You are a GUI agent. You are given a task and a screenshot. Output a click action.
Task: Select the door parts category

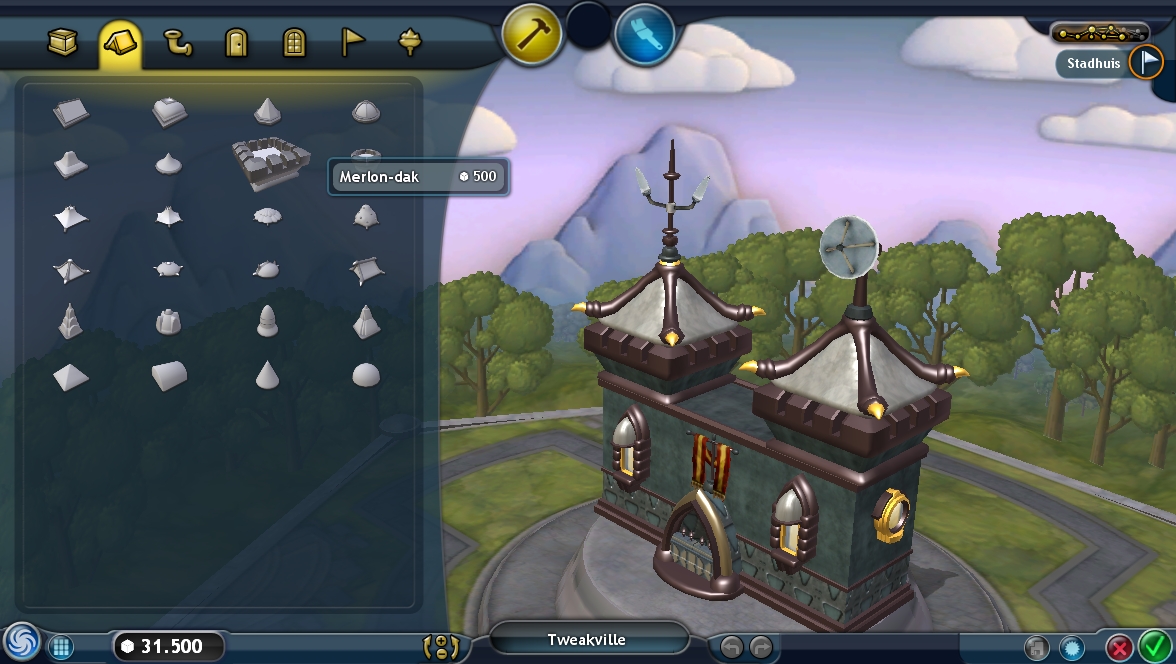coord(236,43)
